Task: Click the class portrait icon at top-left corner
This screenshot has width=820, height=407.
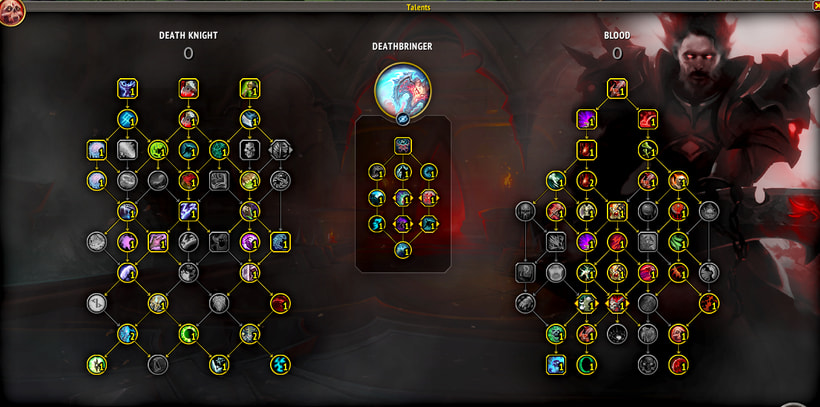Action: point(11,14)
